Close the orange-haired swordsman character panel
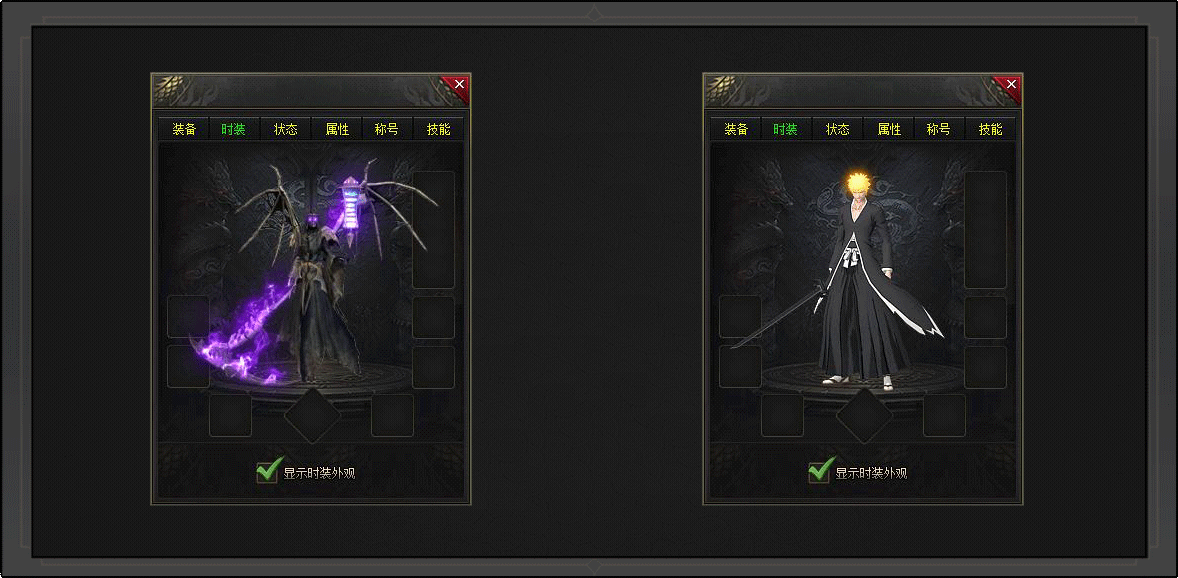The image size is (1178, 578). tap(1011, 85)
